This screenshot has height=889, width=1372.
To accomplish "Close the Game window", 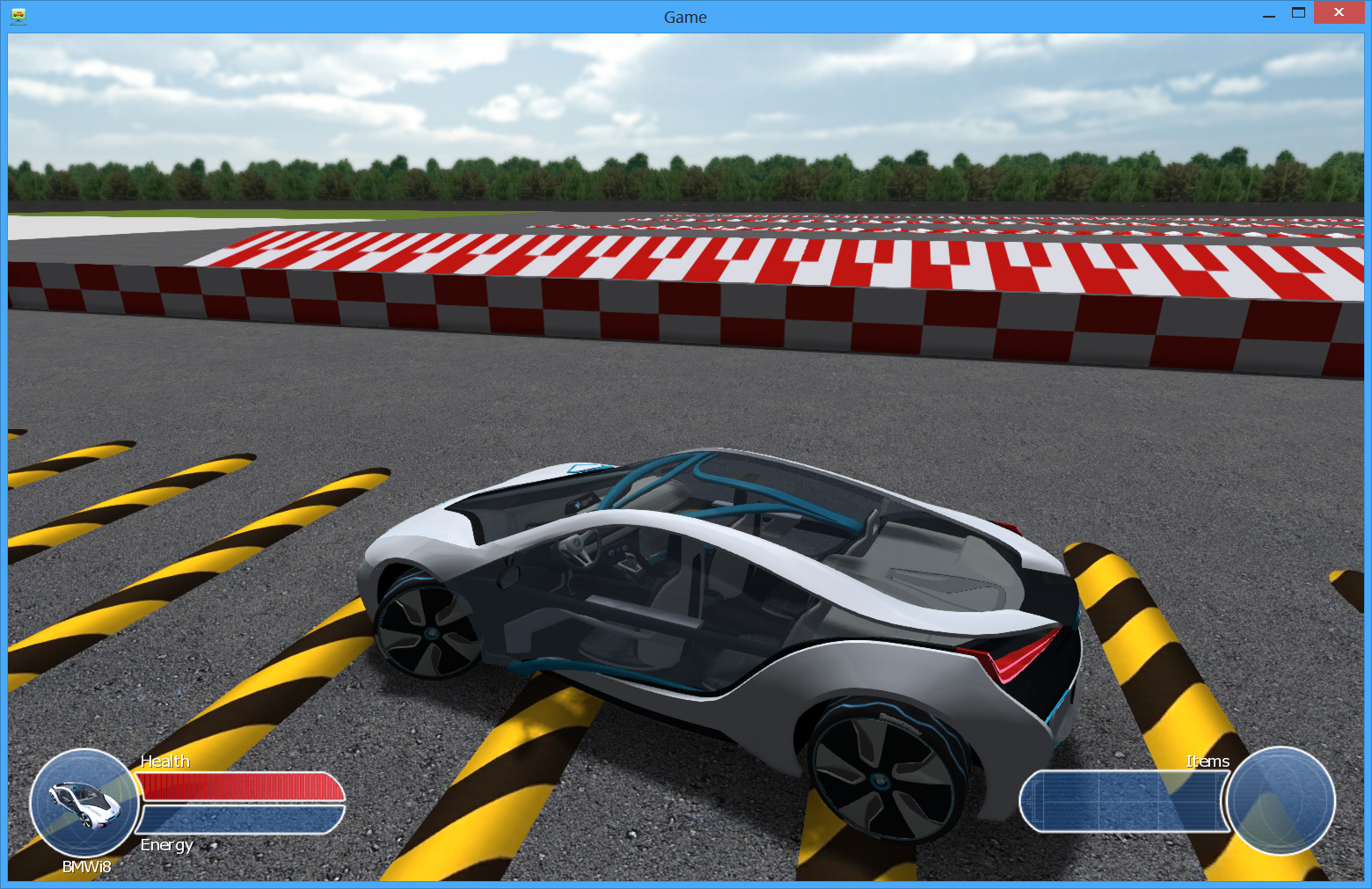I will tap(1338, 13).
